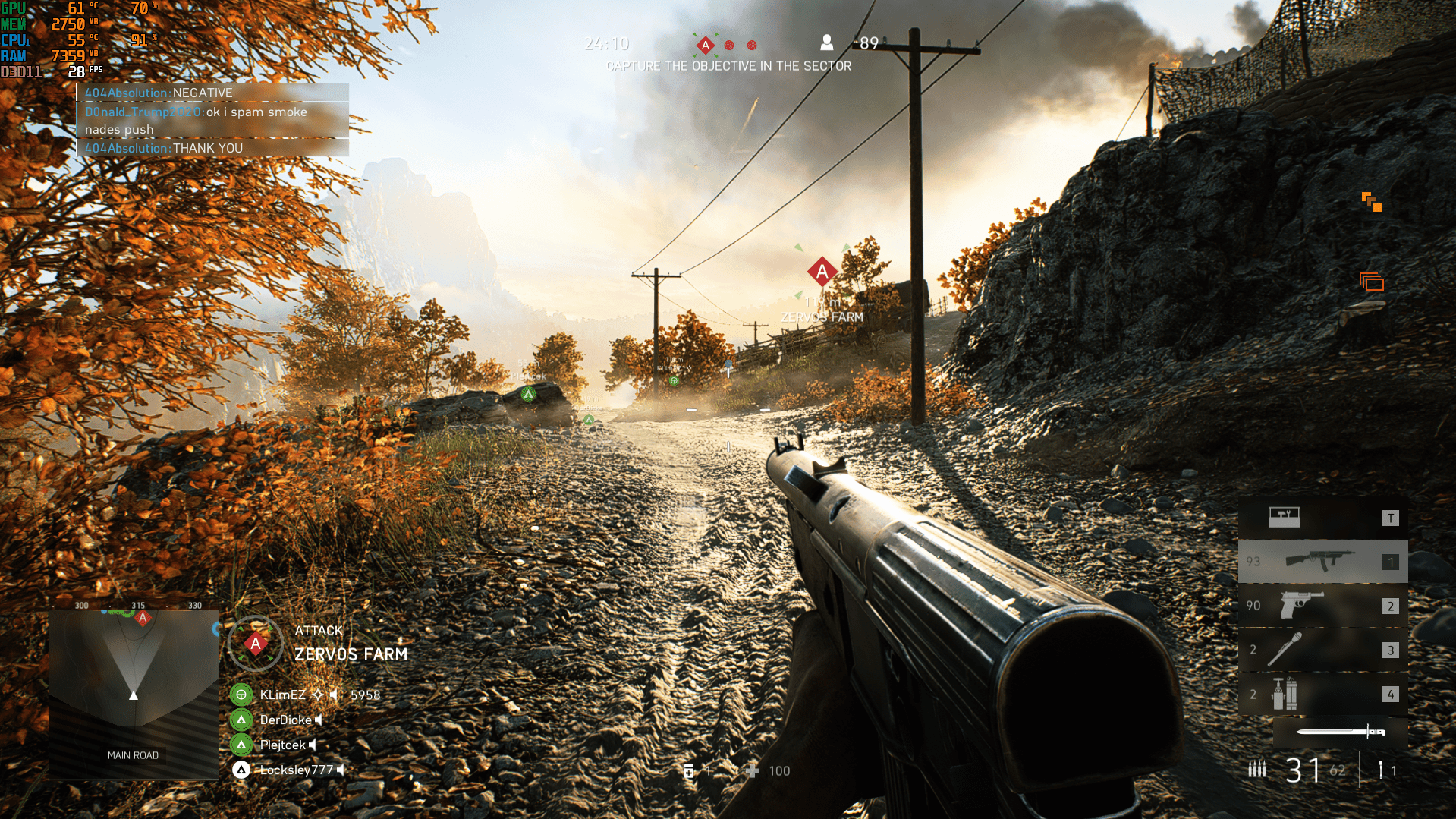Click the sector A flag indicator at top
1456x819 pixels.
[706, 46]
